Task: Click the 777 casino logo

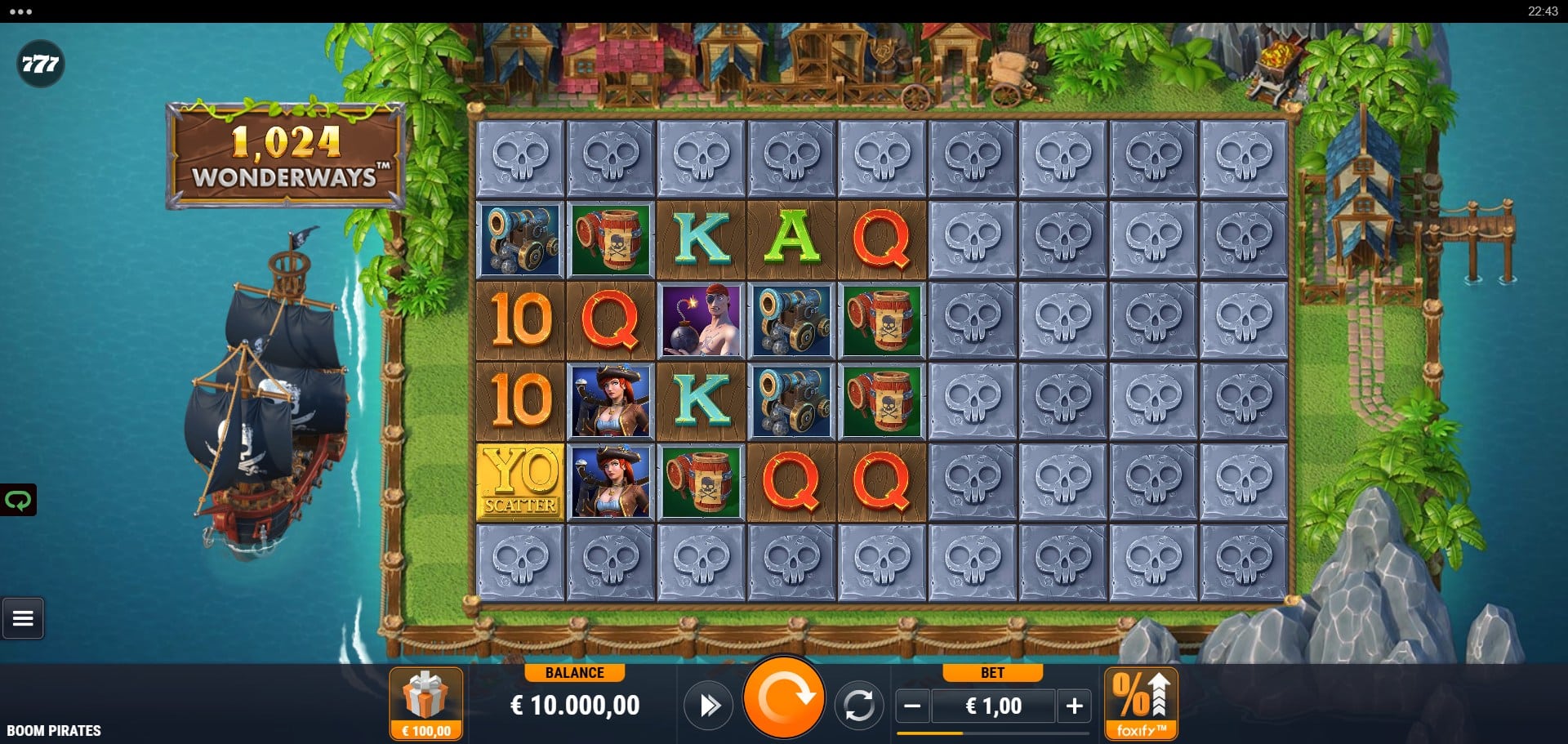Action: [40, 64]
